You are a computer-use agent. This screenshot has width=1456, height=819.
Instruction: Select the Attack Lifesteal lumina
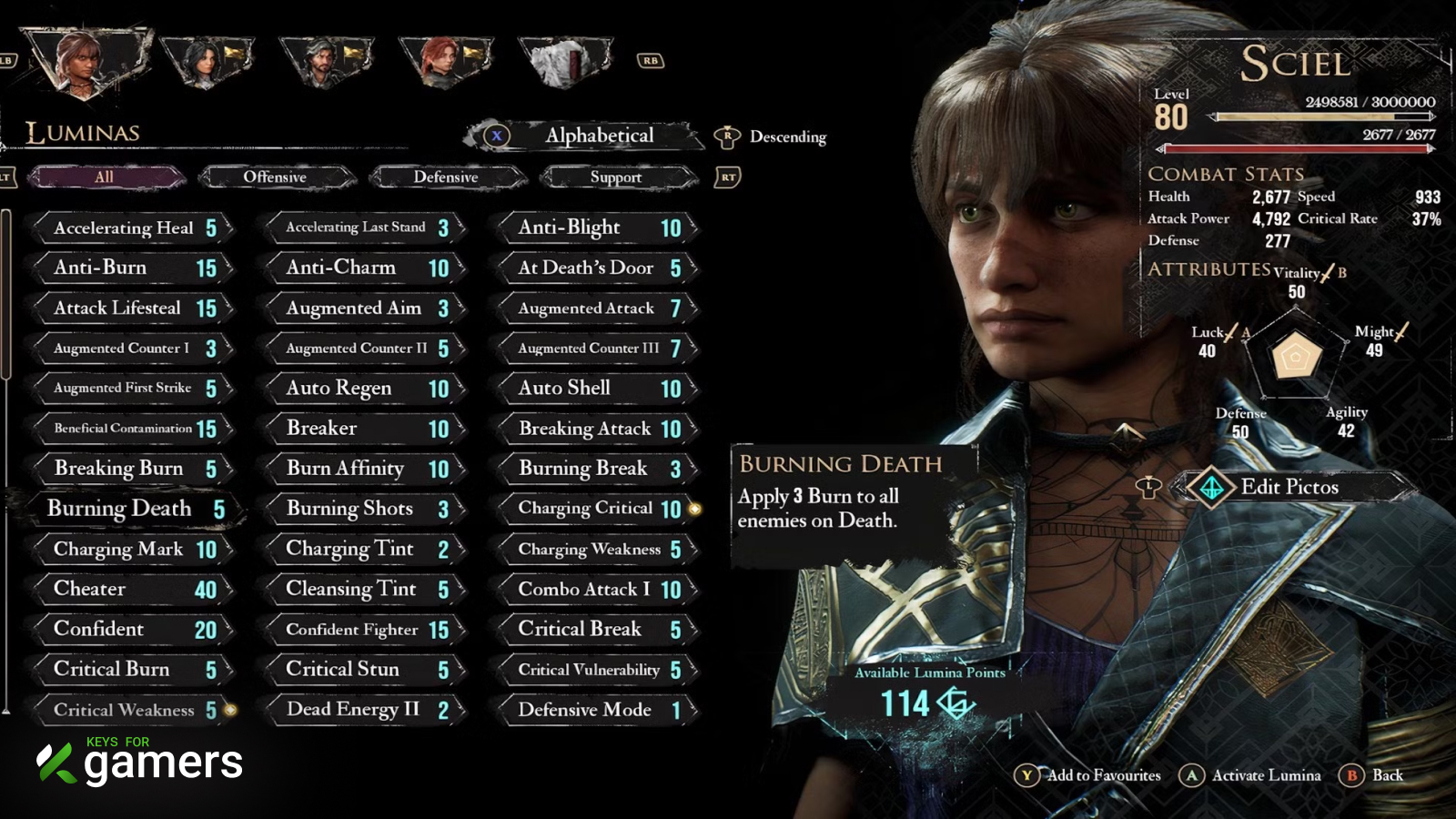pyautogui.click(x=132, y=308)
